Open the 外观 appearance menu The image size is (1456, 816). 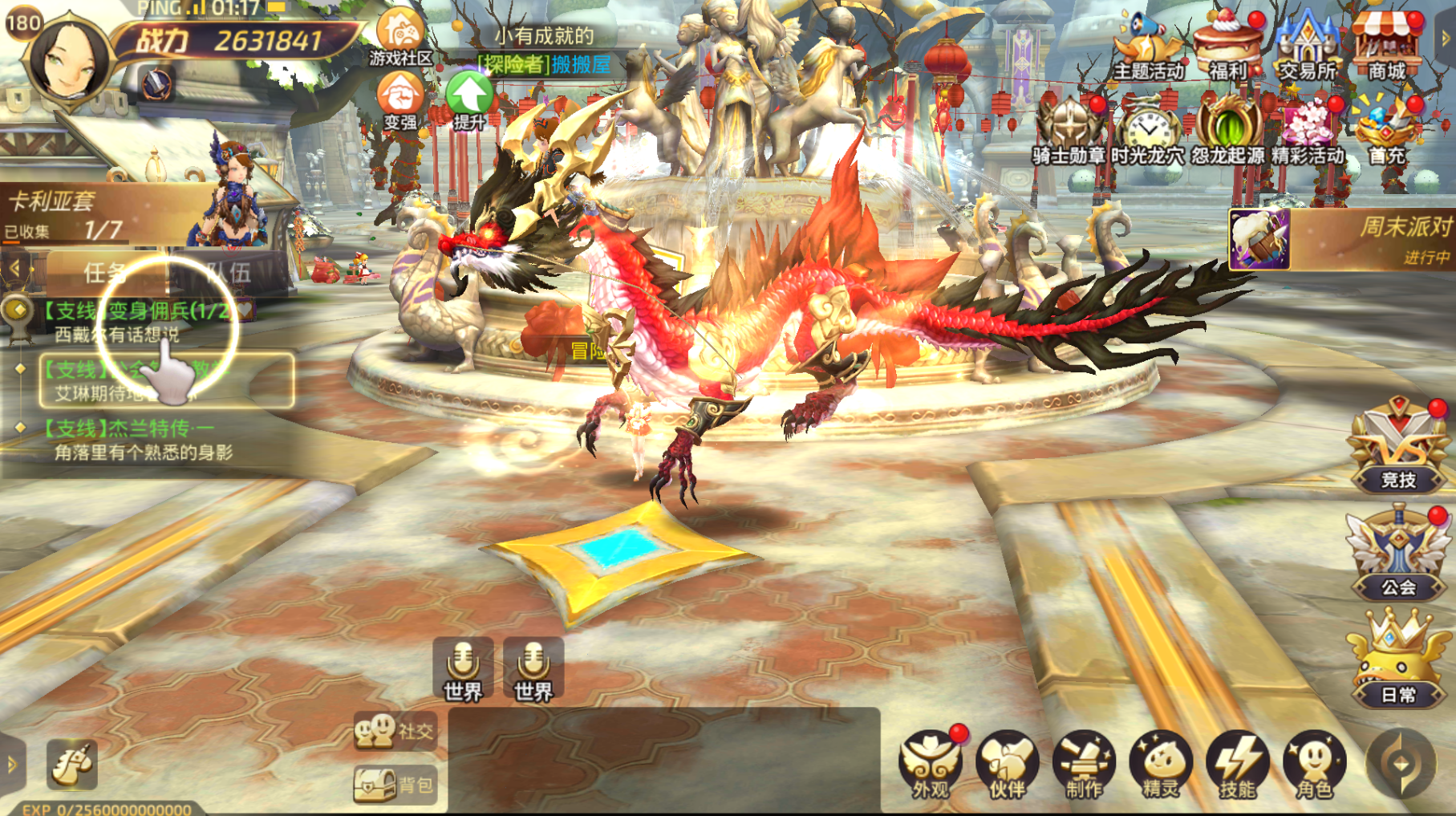pyautogui.click(x=931, y=765)
